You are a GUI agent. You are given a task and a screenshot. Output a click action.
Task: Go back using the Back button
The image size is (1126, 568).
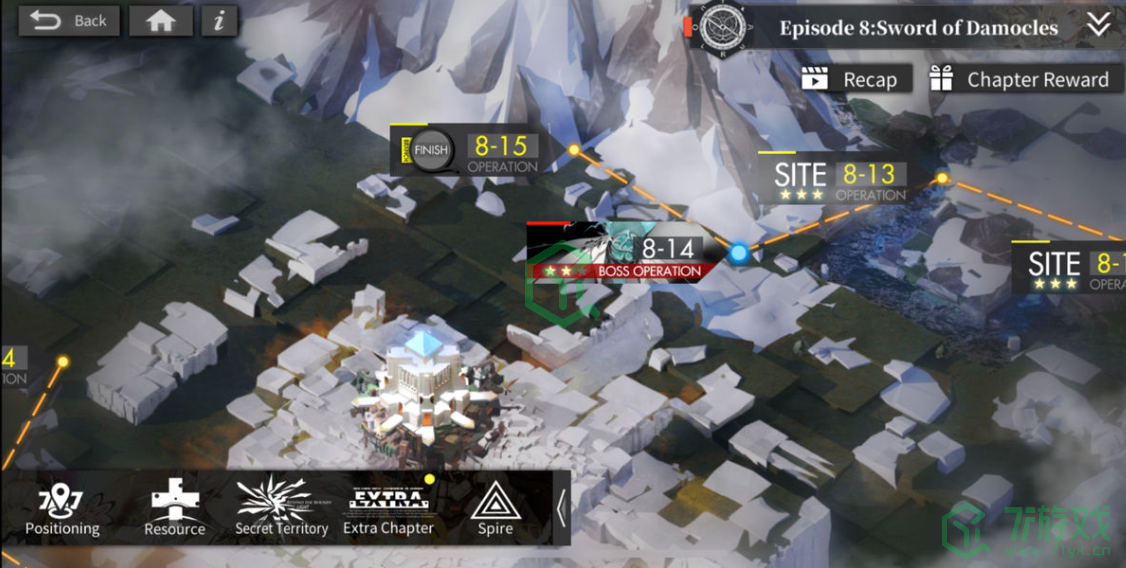point(68,21)
